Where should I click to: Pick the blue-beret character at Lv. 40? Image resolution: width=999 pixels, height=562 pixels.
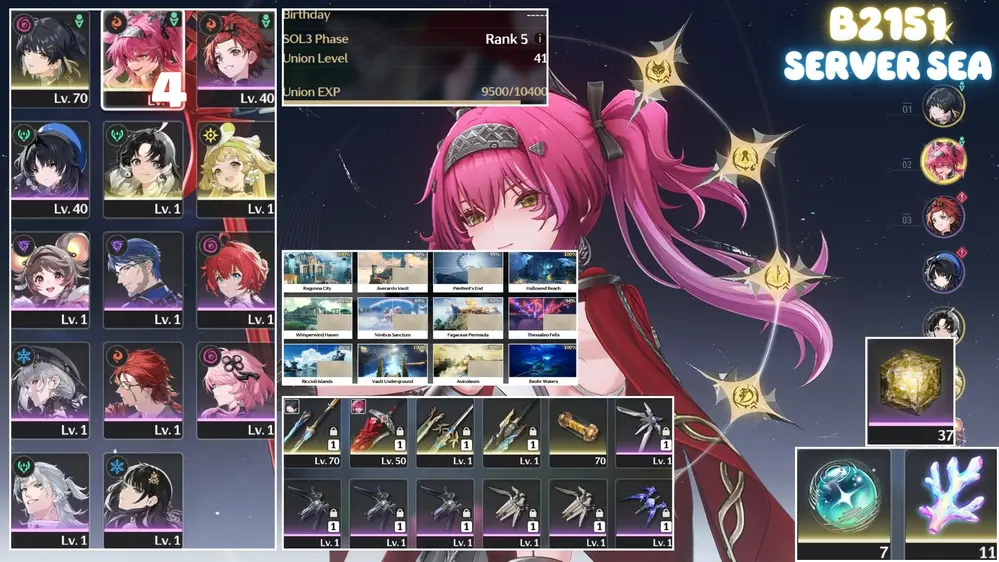52,170
